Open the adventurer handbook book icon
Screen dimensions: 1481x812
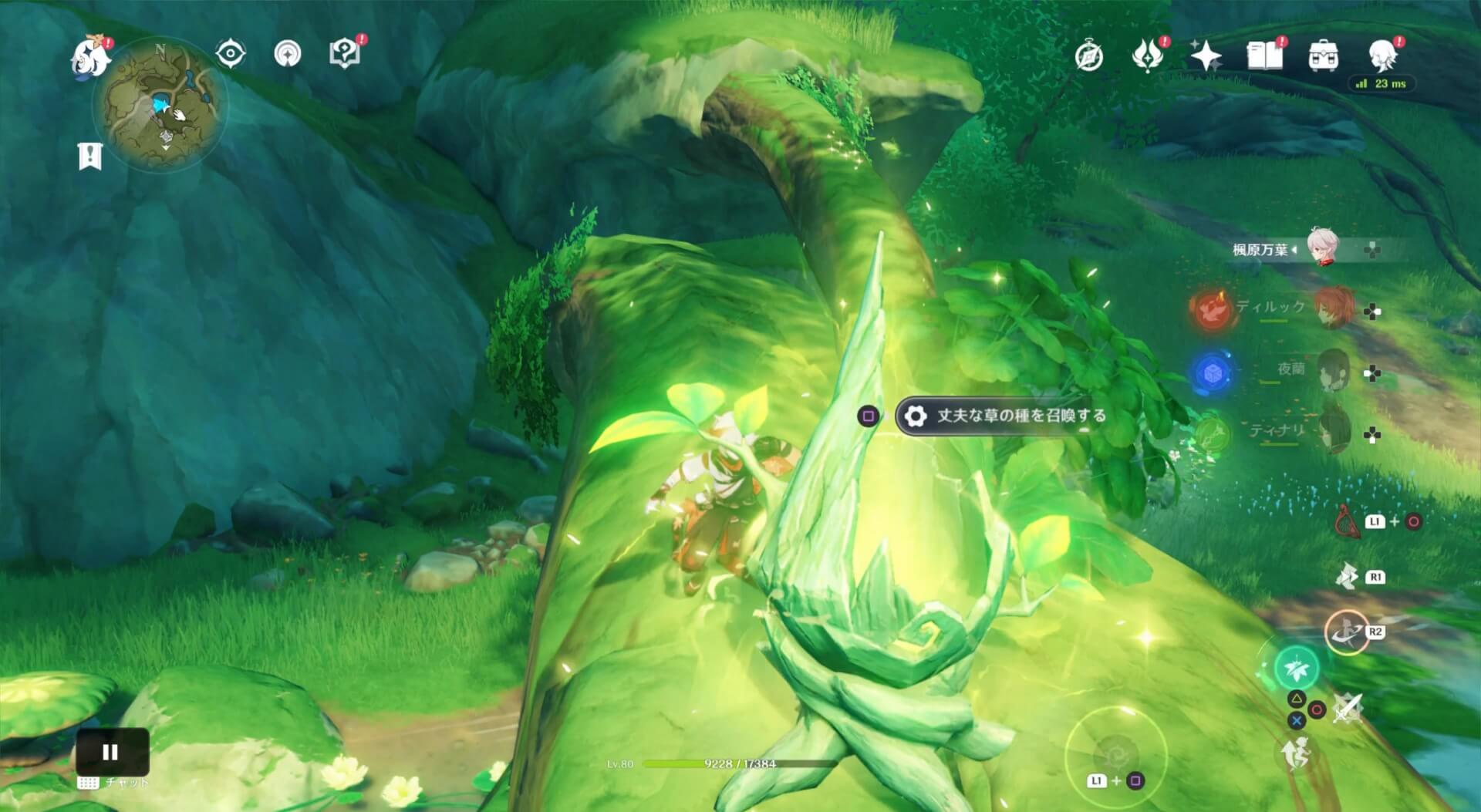pos(1265,56)
